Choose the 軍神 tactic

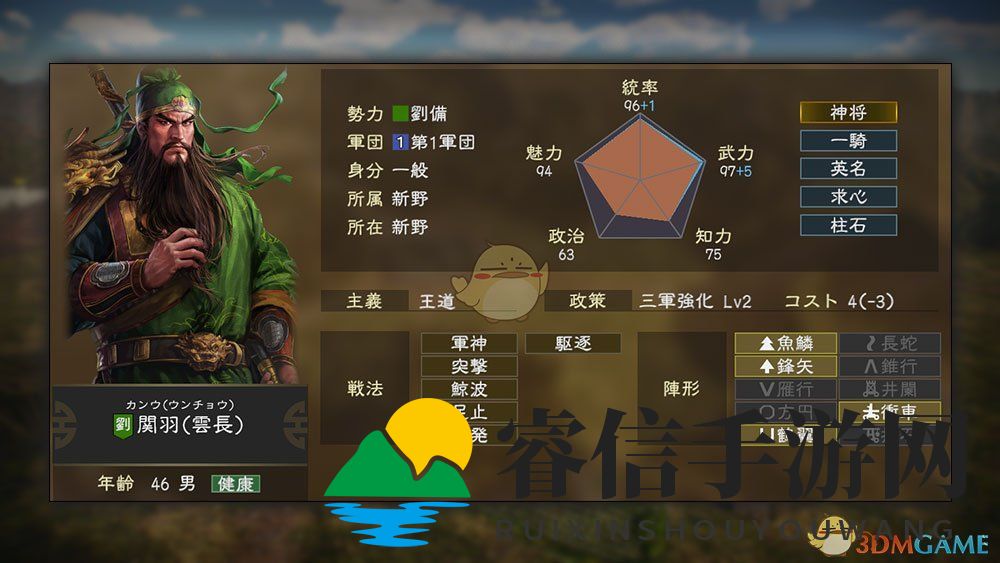coord(469,344)
